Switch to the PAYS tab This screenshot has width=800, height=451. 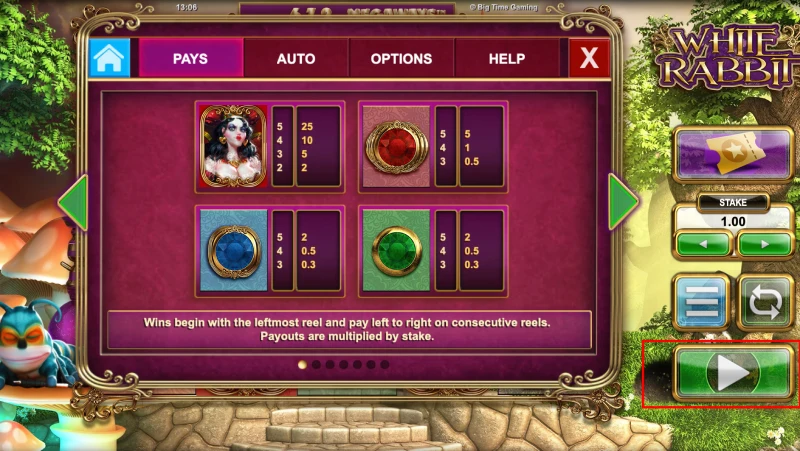pyautogui.click(x=190, y=59)
